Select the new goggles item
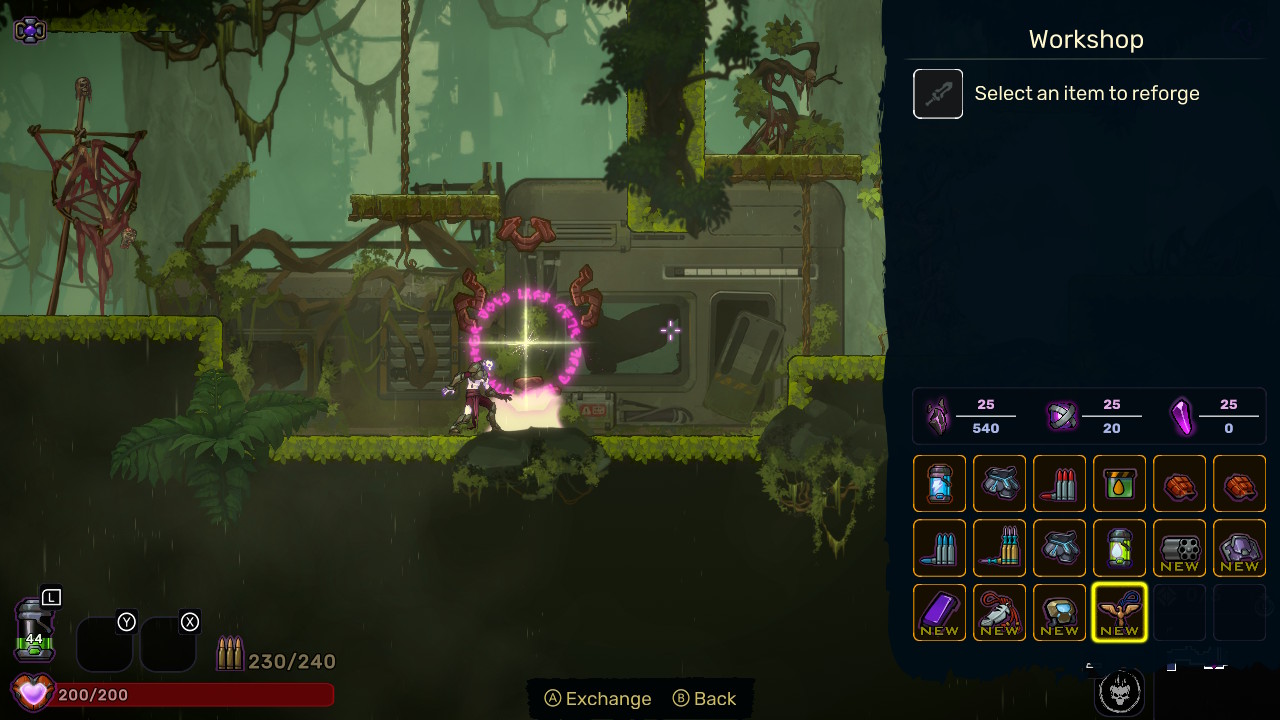Viewport: 1280px width, 720px height. (x=1059, y=612)
